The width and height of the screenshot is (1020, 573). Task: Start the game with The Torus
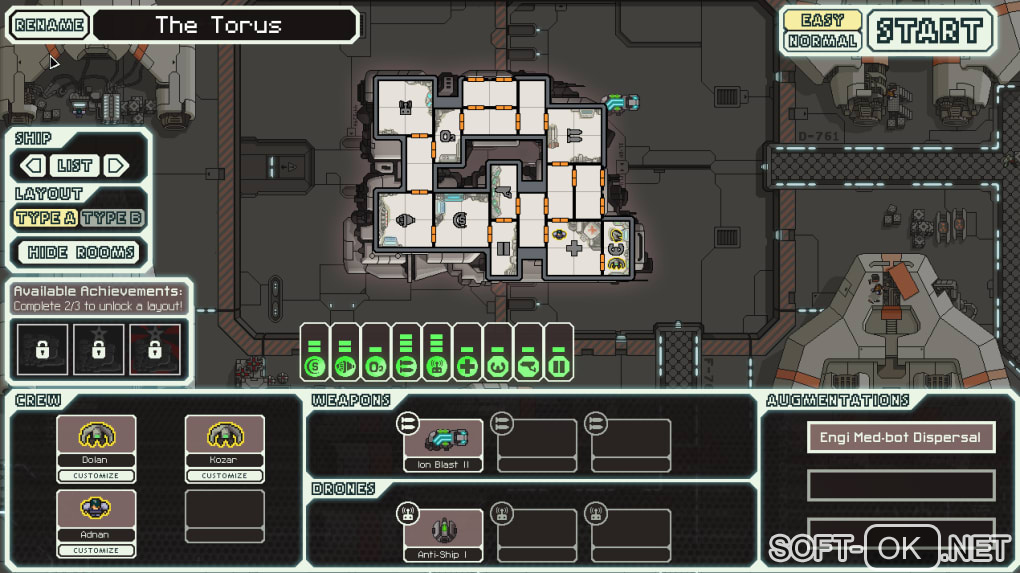pos(930,31)
